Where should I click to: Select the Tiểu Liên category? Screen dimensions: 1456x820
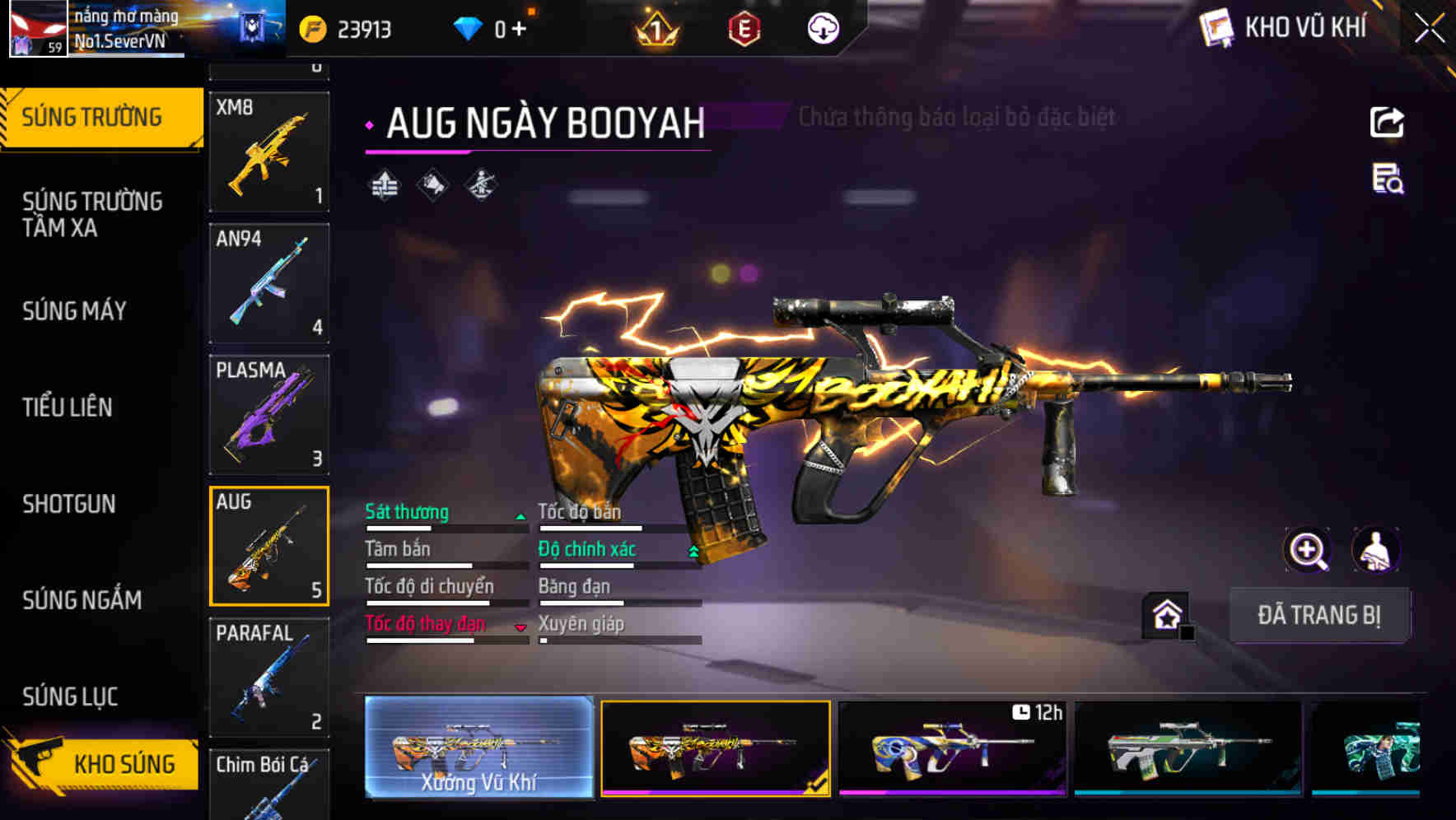pos(68,407)
